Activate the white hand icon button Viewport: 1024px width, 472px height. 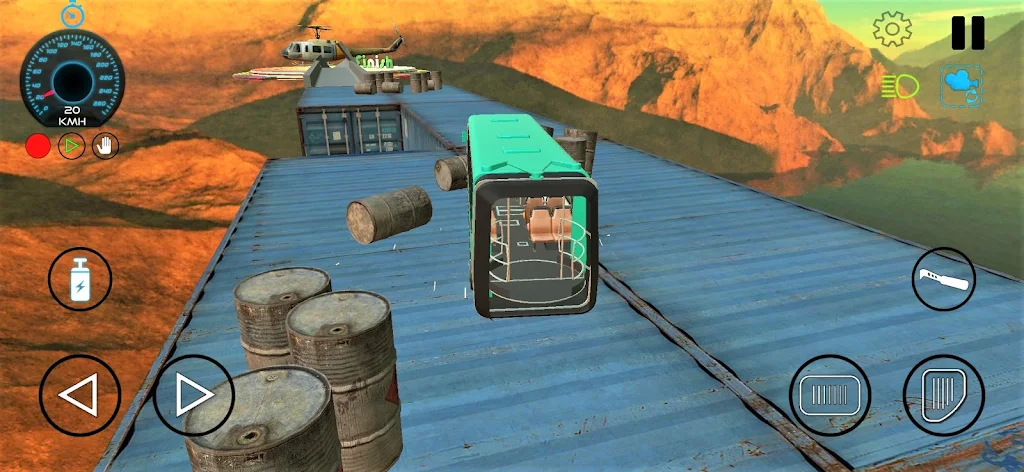[x=105, y=146]
